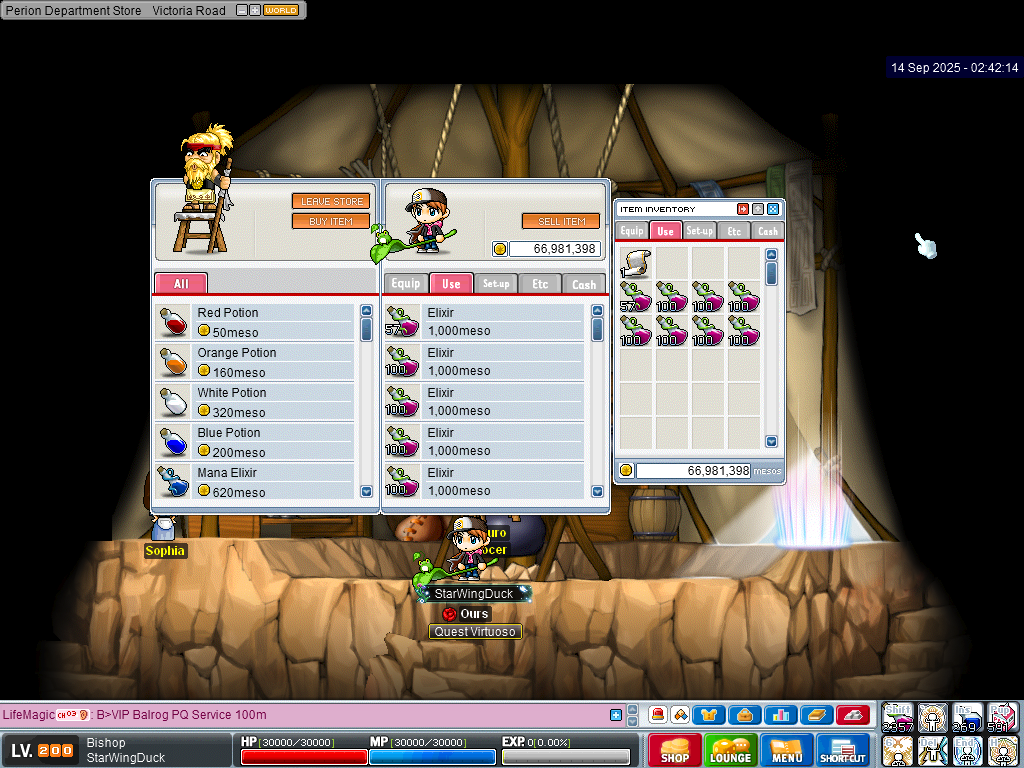
Task: Switch Item Inventory to the Set-up tab
Action: pos(700,231)
